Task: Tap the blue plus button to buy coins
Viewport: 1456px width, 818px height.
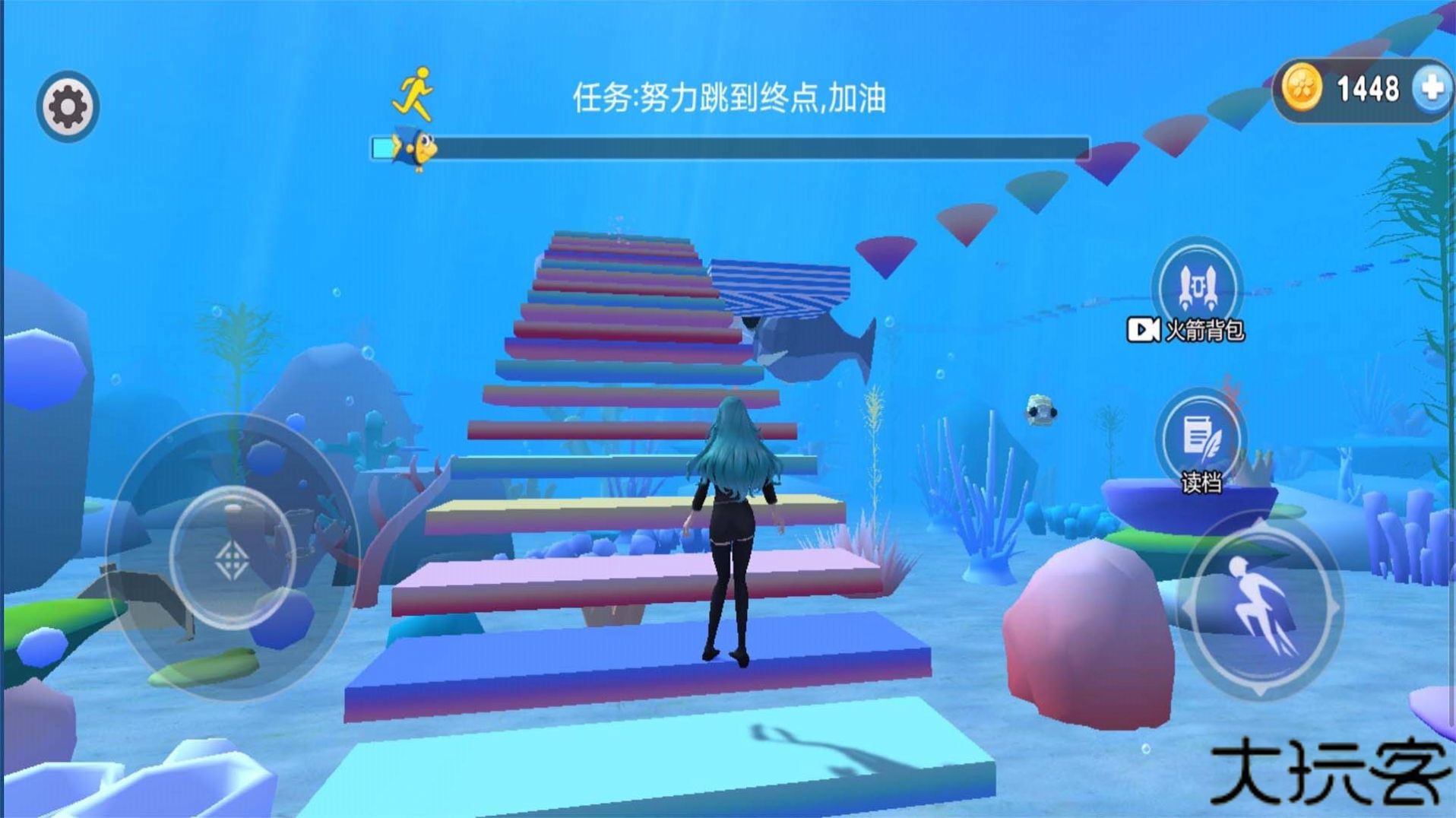Action: [1432, 89]
